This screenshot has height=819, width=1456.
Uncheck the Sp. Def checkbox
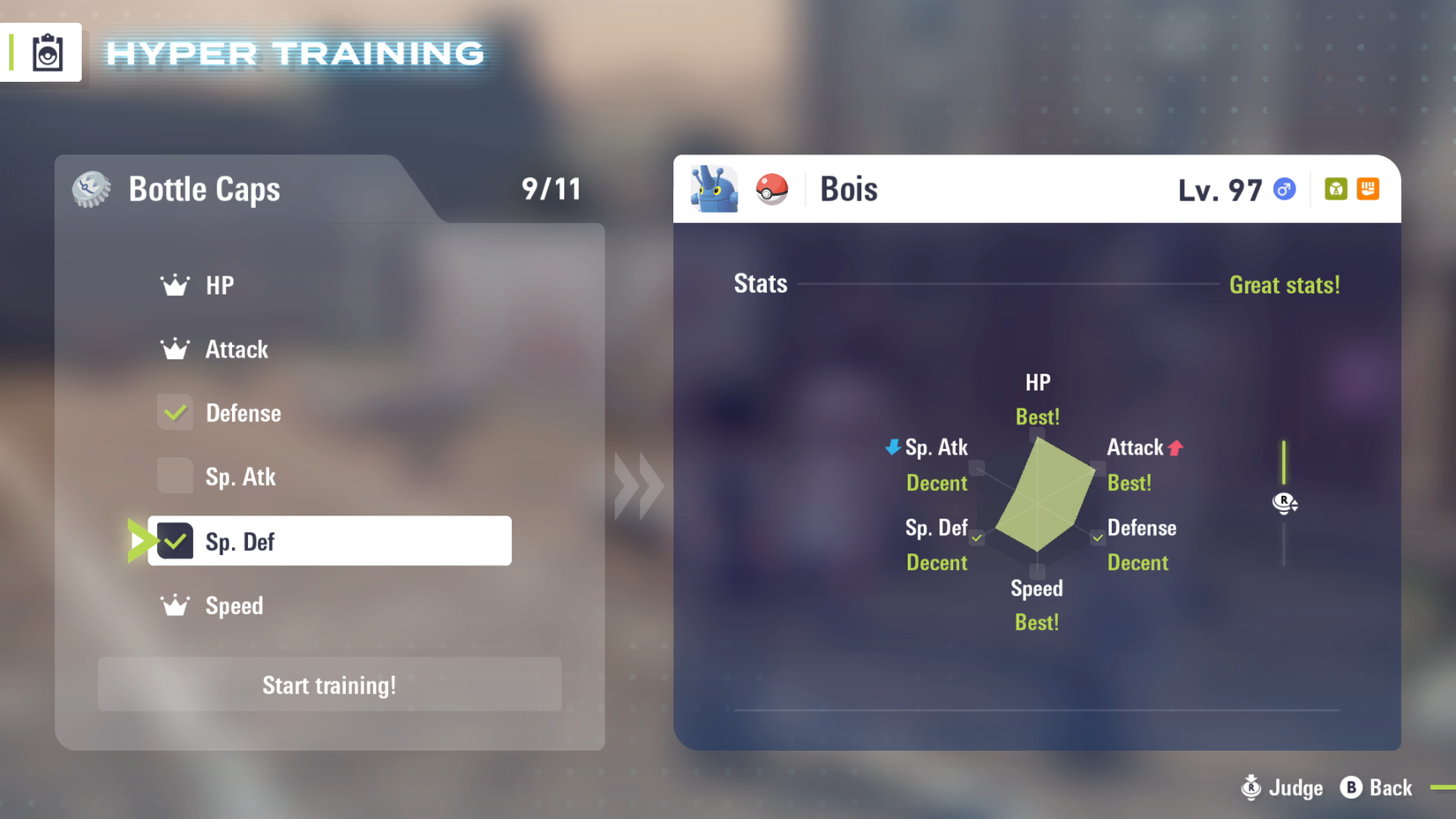tap(175, 541)
